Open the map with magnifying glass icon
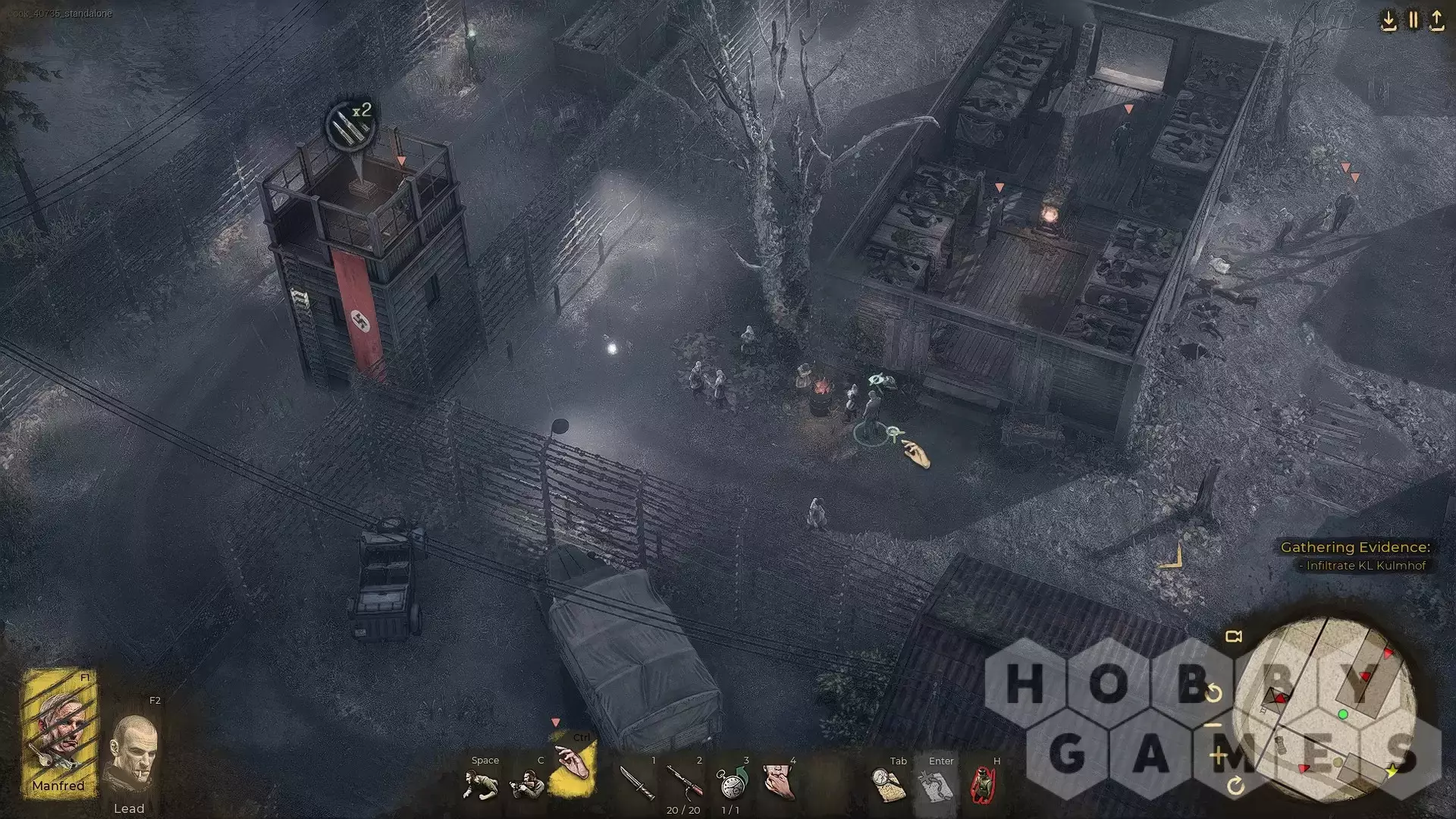Screen dimensions: 1456x819 tap(888, 785)
